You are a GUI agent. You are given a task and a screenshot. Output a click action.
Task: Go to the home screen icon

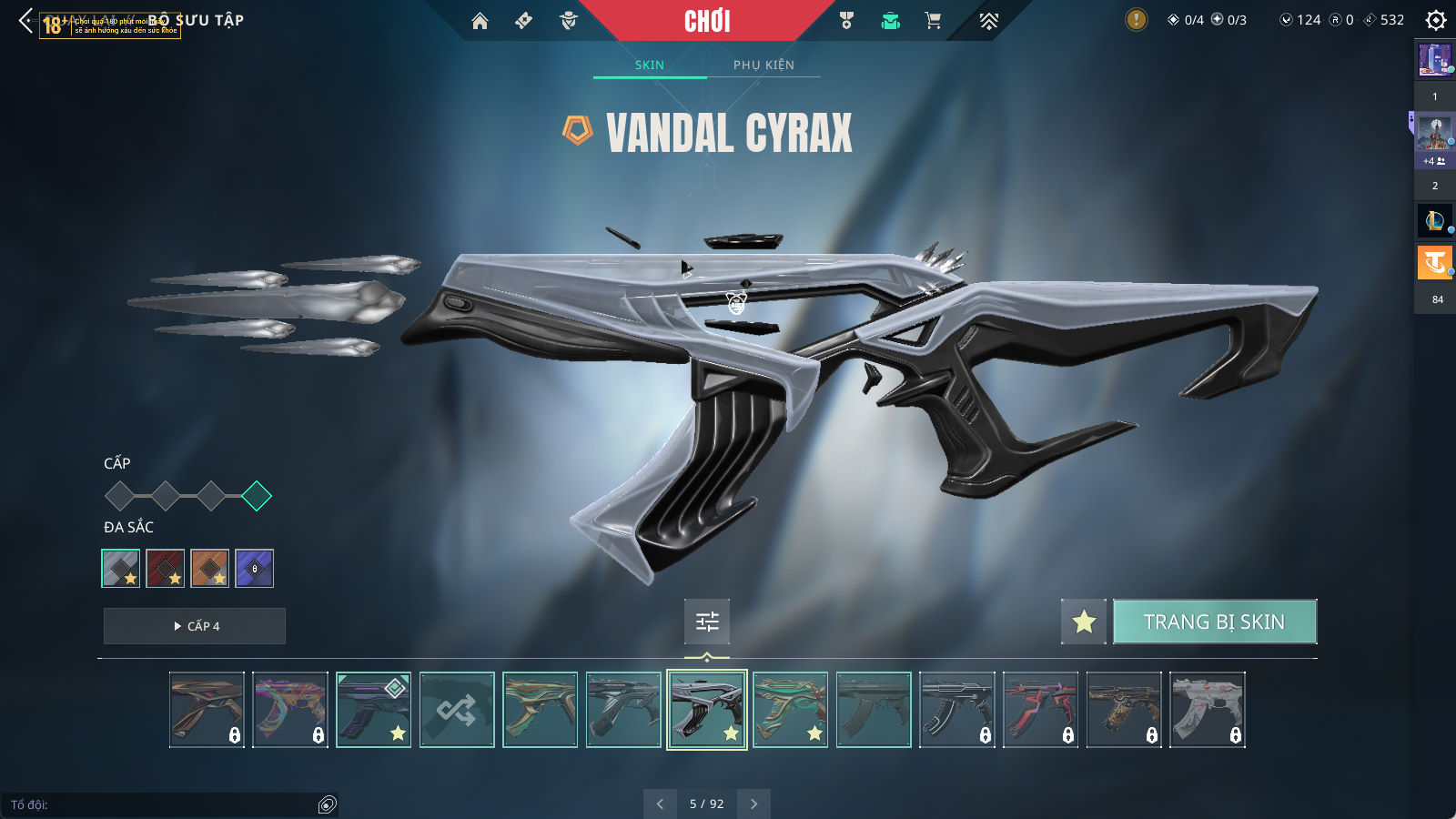tap(480, 21)
